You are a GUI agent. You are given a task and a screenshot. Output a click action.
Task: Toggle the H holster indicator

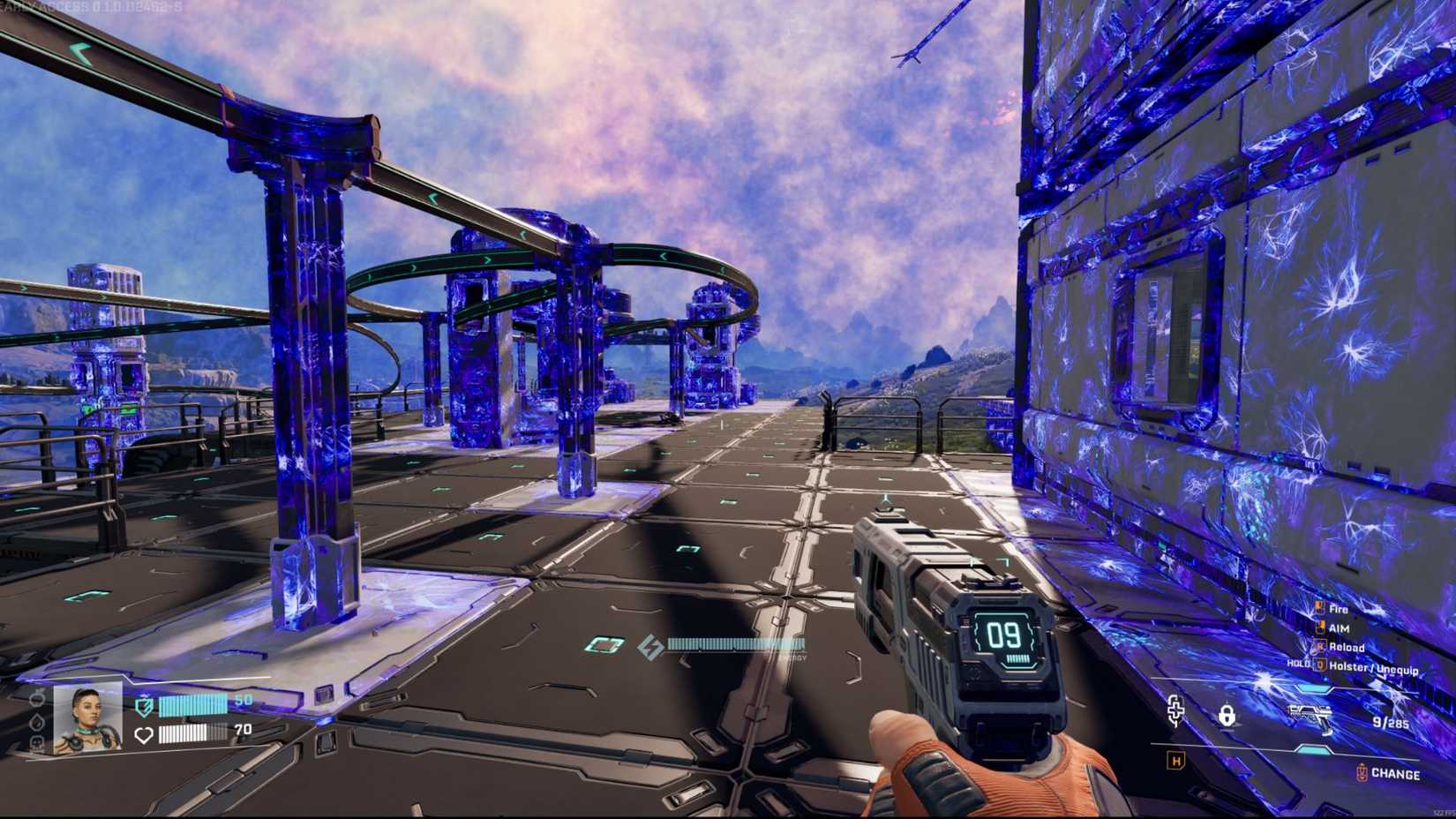point(1175,758)
